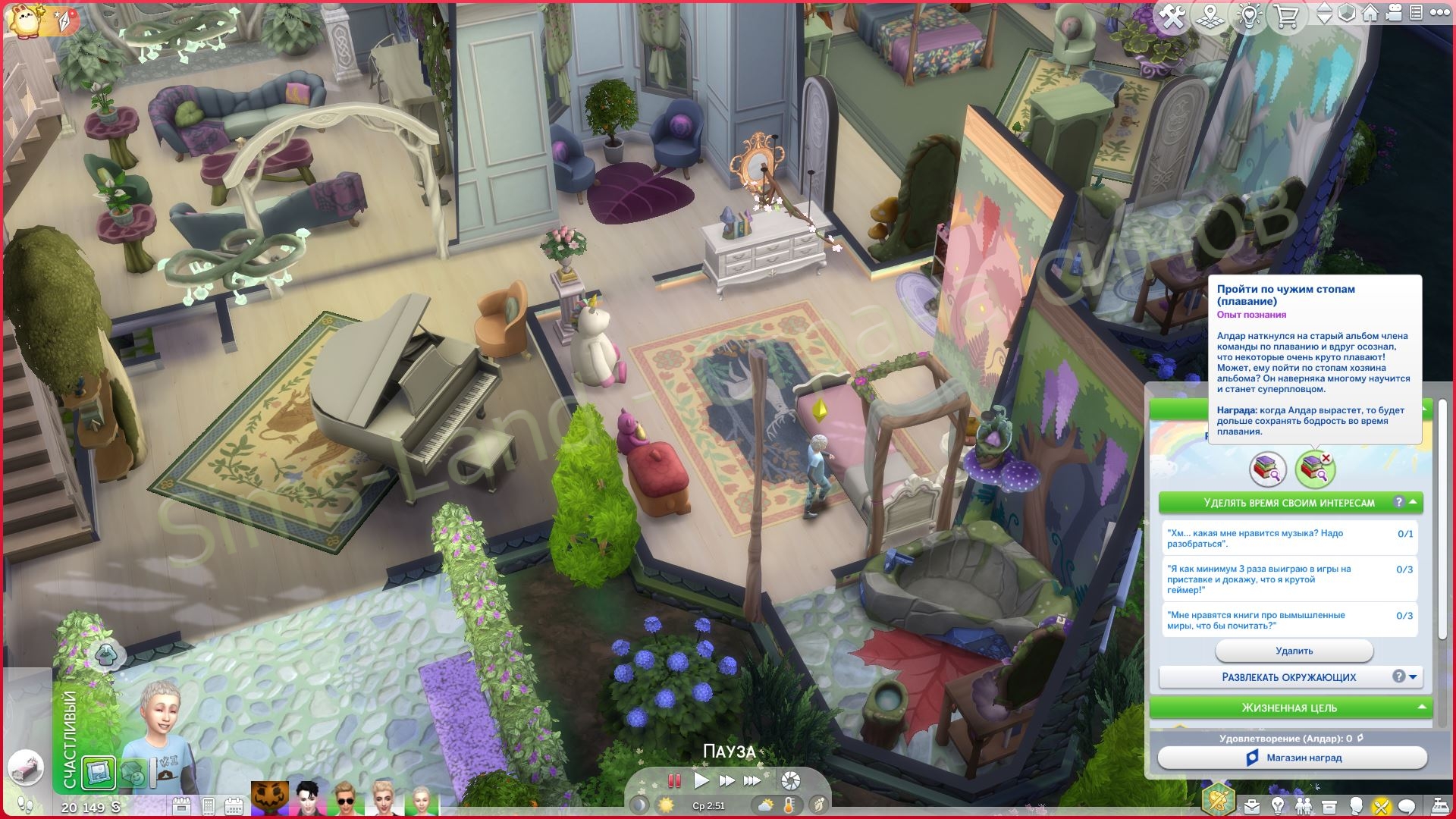Click the Удалить button
Image resolution: width=1456 pixels, height=819 pixels.
click(x=1294, y=651)
